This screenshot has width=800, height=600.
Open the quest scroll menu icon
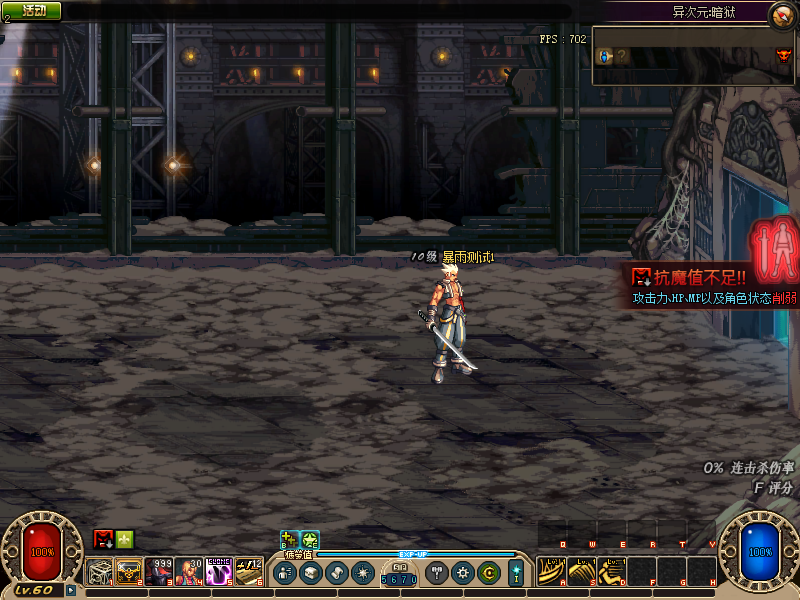[336, 573]
